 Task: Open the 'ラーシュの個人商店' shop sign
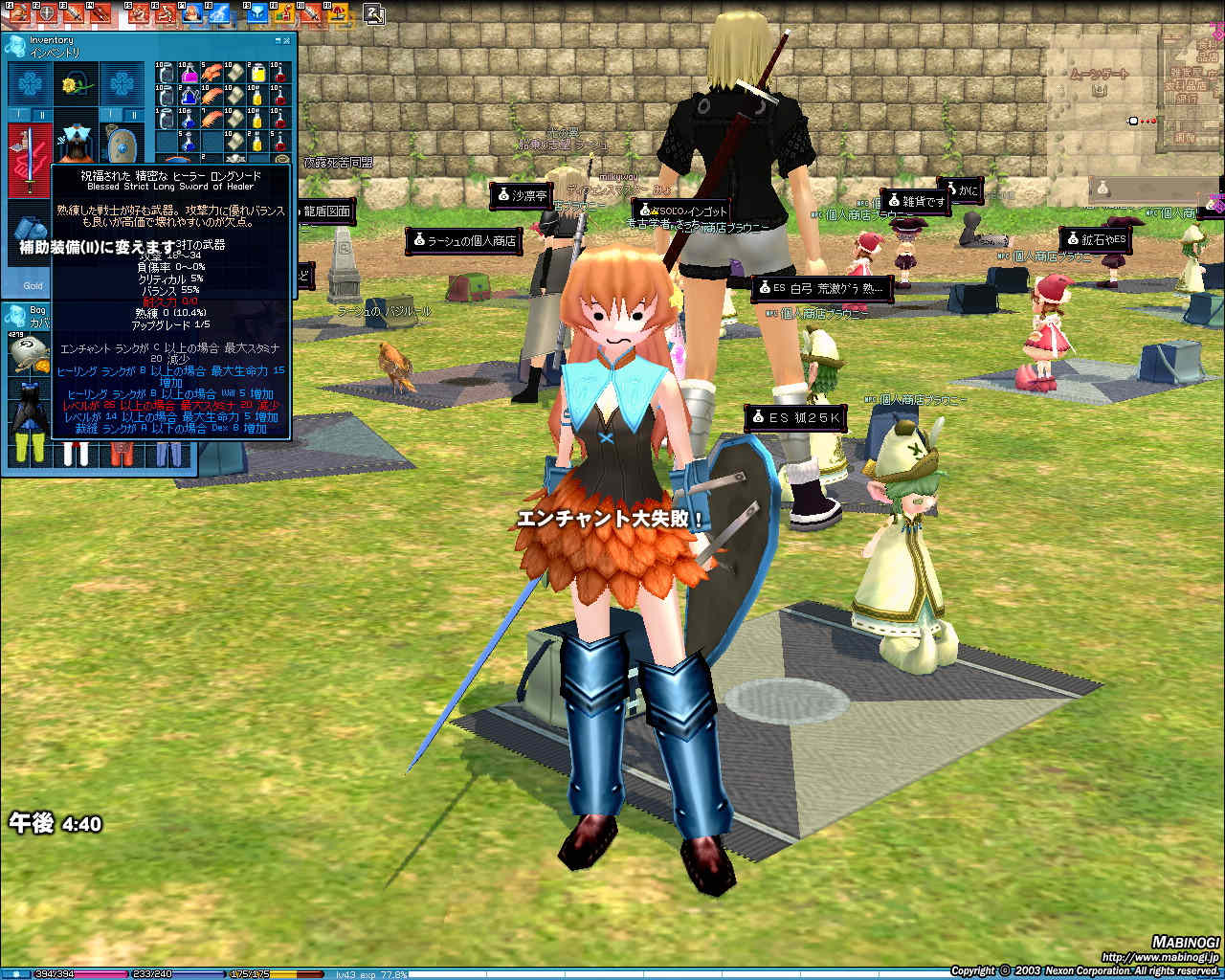(x=465, y=241)
